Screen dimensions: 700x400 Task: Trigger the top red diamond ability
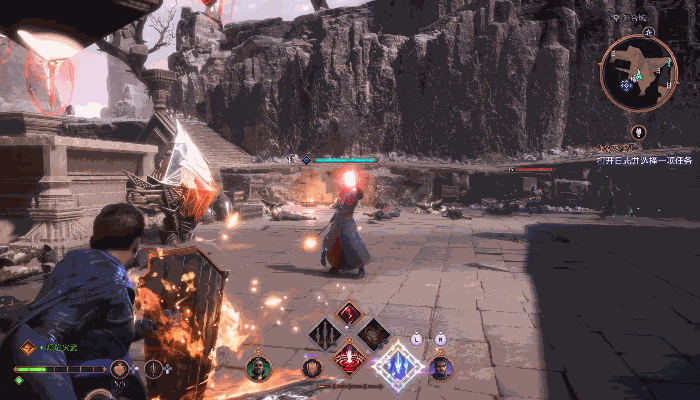[x=349, y=313]
